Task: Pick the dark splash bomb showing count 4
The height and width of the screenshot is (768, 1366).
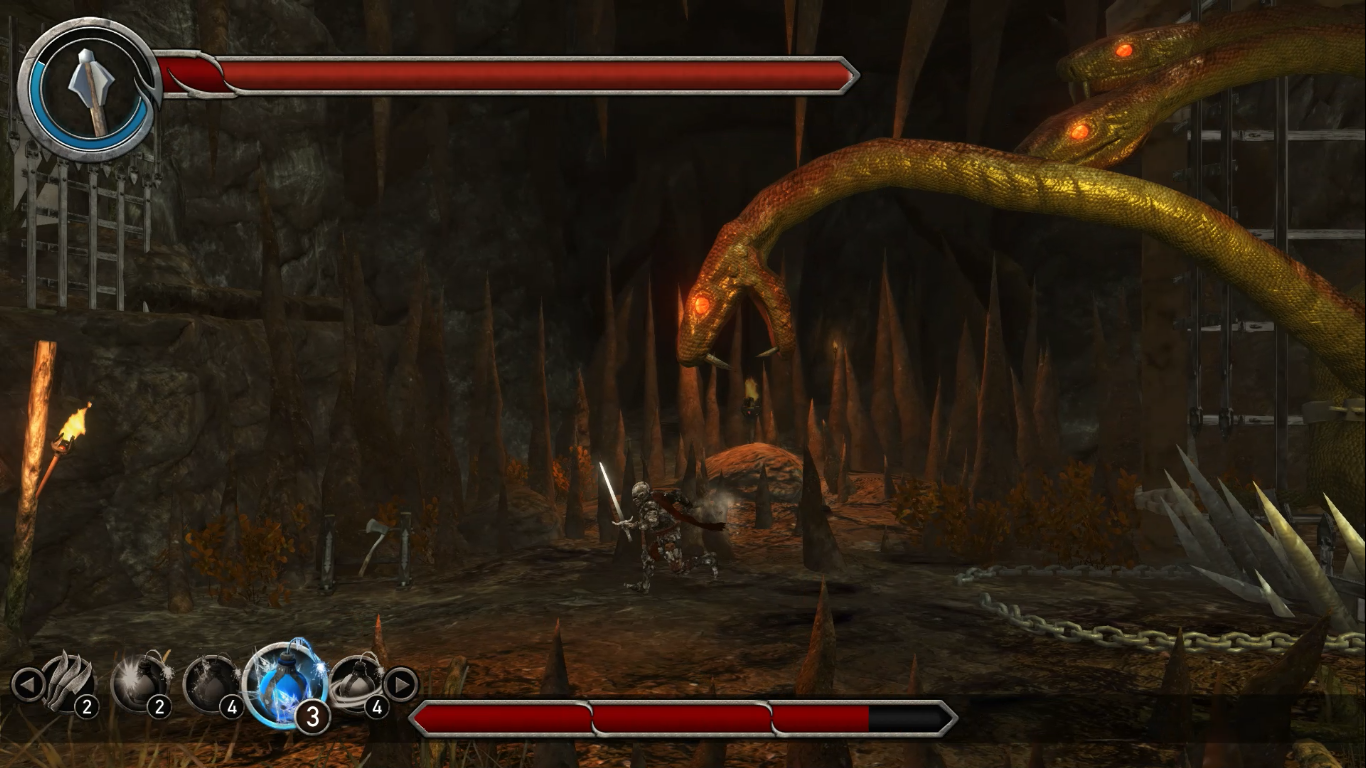Action: 210,683
